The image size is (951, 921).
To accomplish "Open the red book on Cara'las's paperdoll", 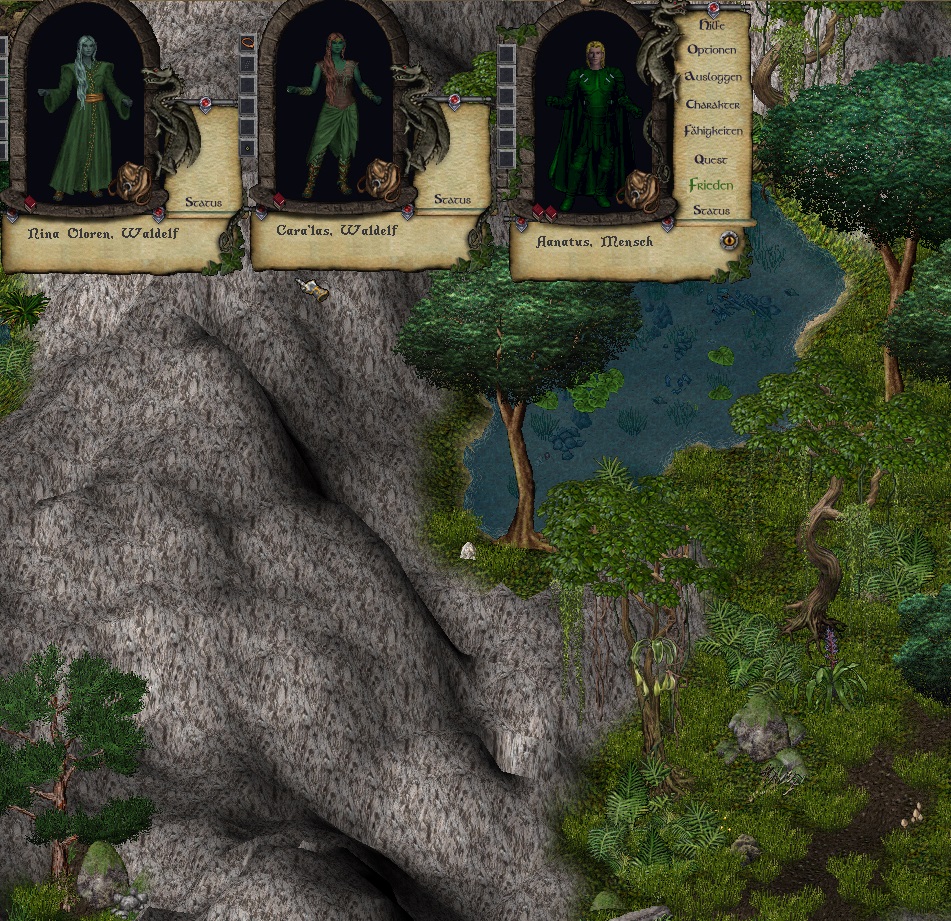I will (x=279, y=201).
